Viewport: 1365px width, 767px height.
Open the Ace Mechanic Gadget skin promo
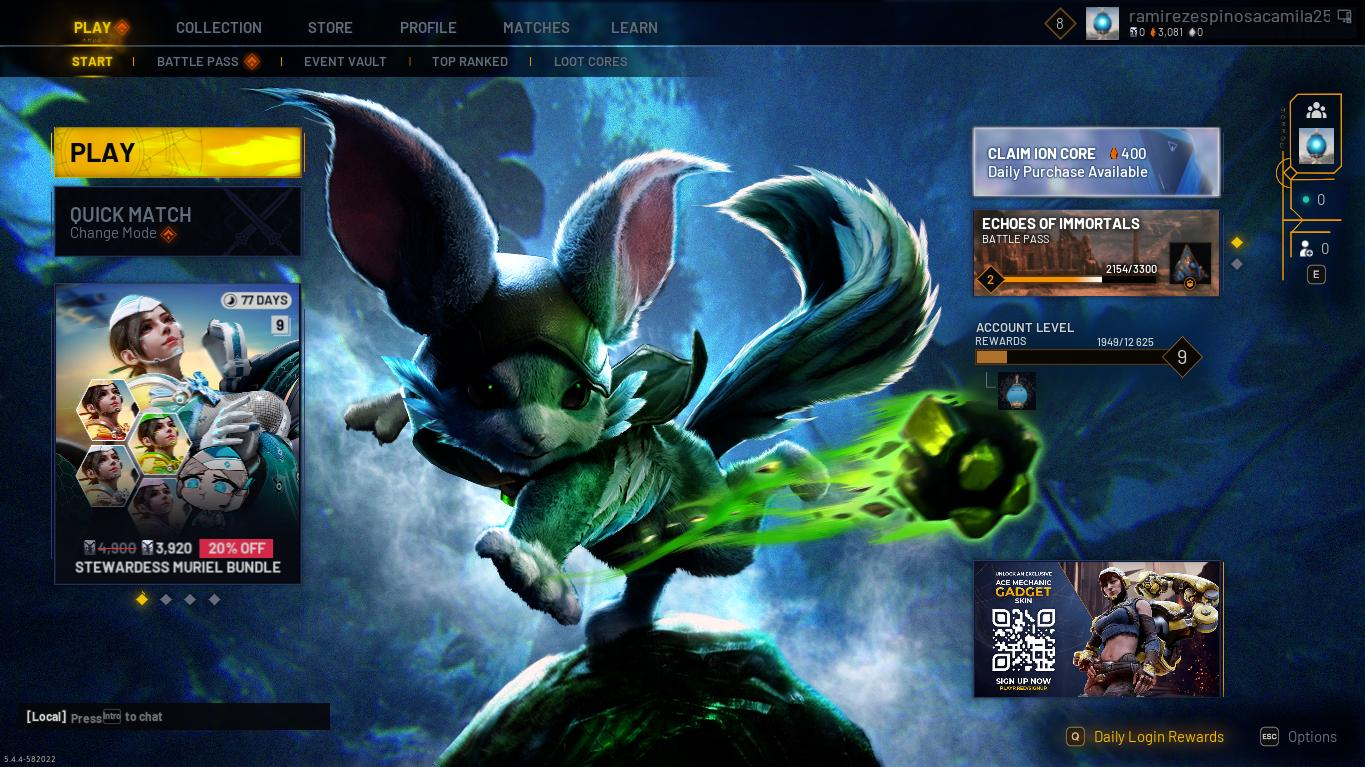(x=1098, y=629)
